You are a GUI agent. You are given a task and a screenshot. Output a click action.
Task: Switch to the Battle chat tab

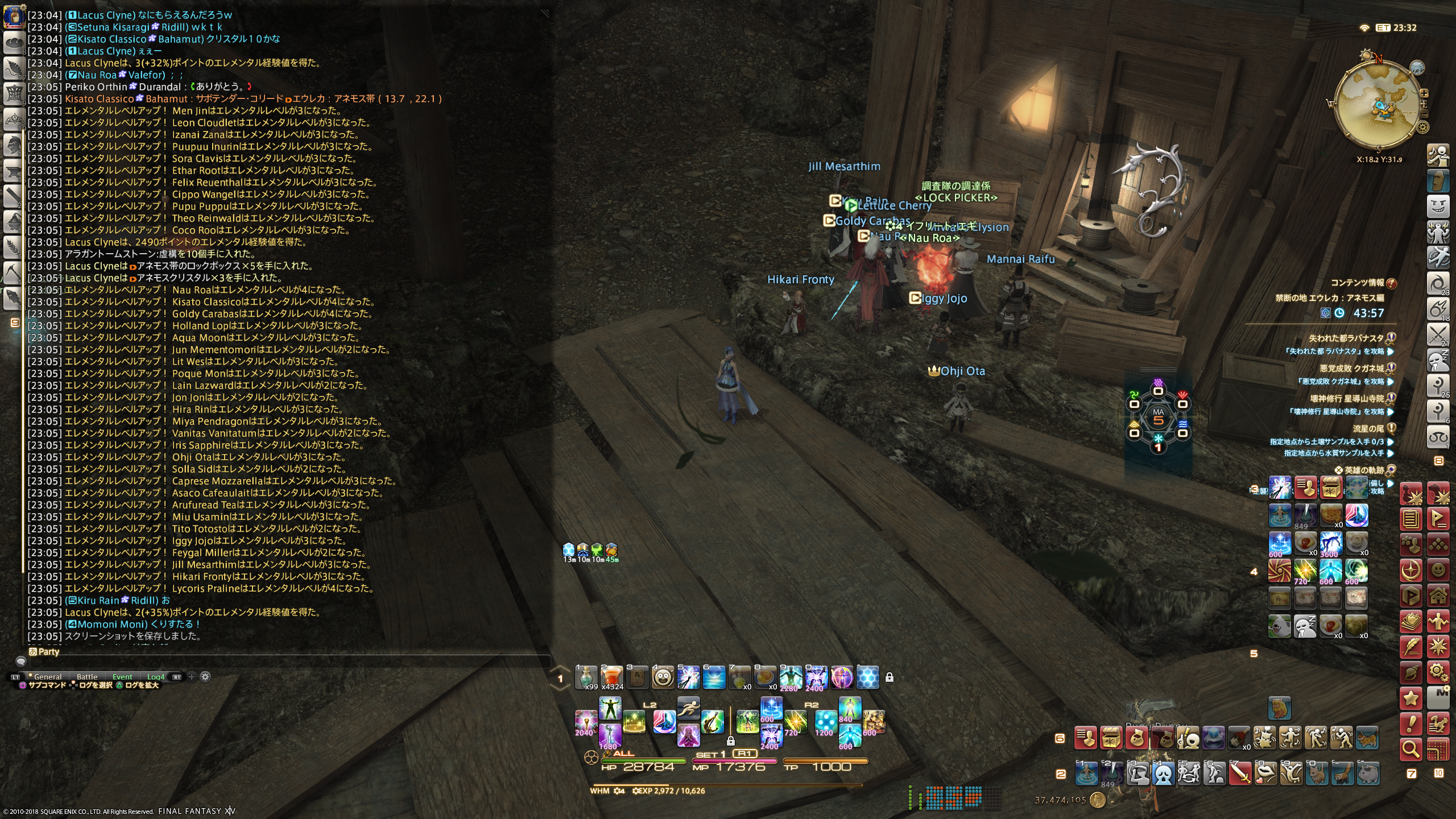coord(87,677)
